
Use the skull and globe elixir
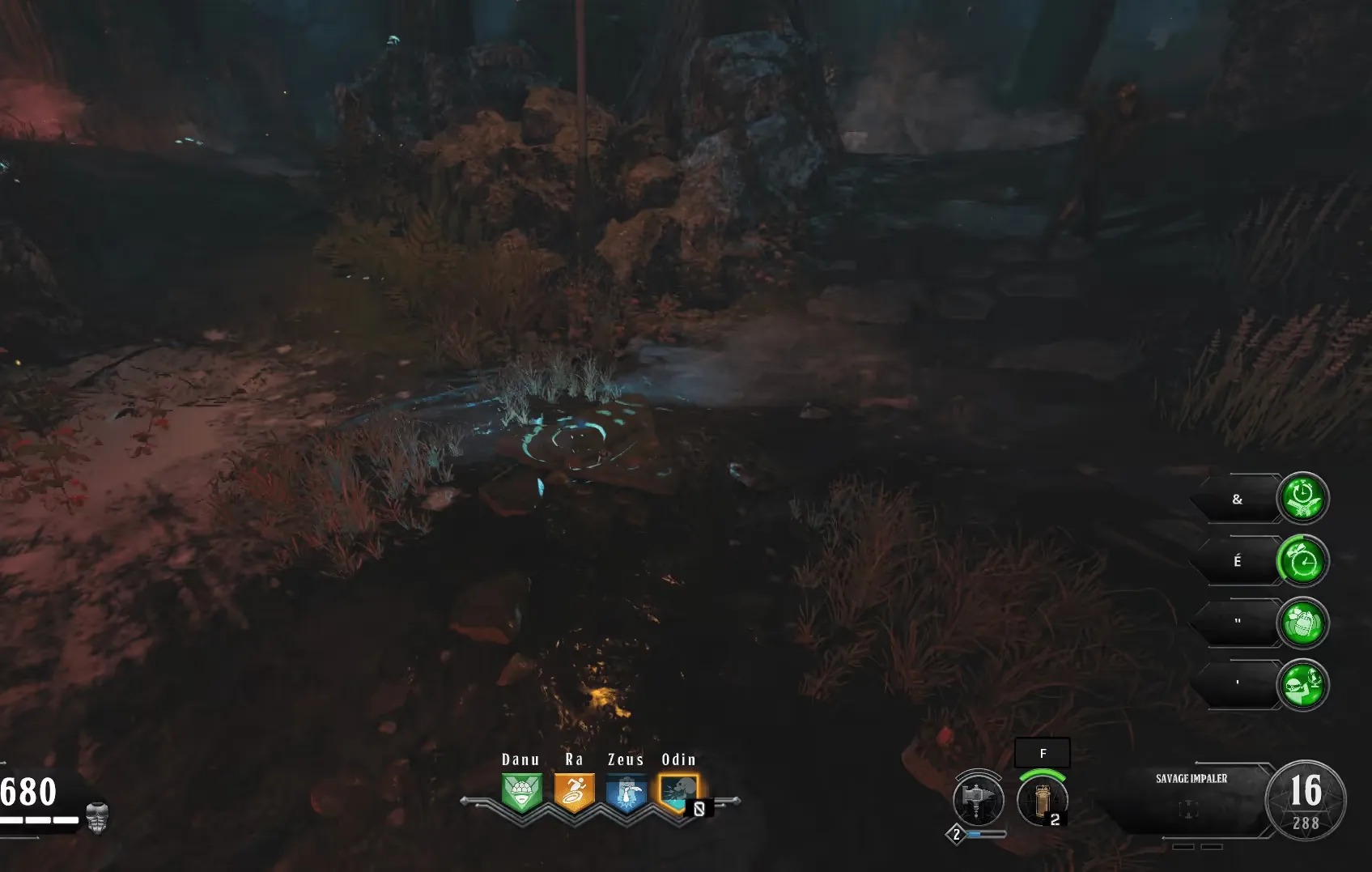1302,685
